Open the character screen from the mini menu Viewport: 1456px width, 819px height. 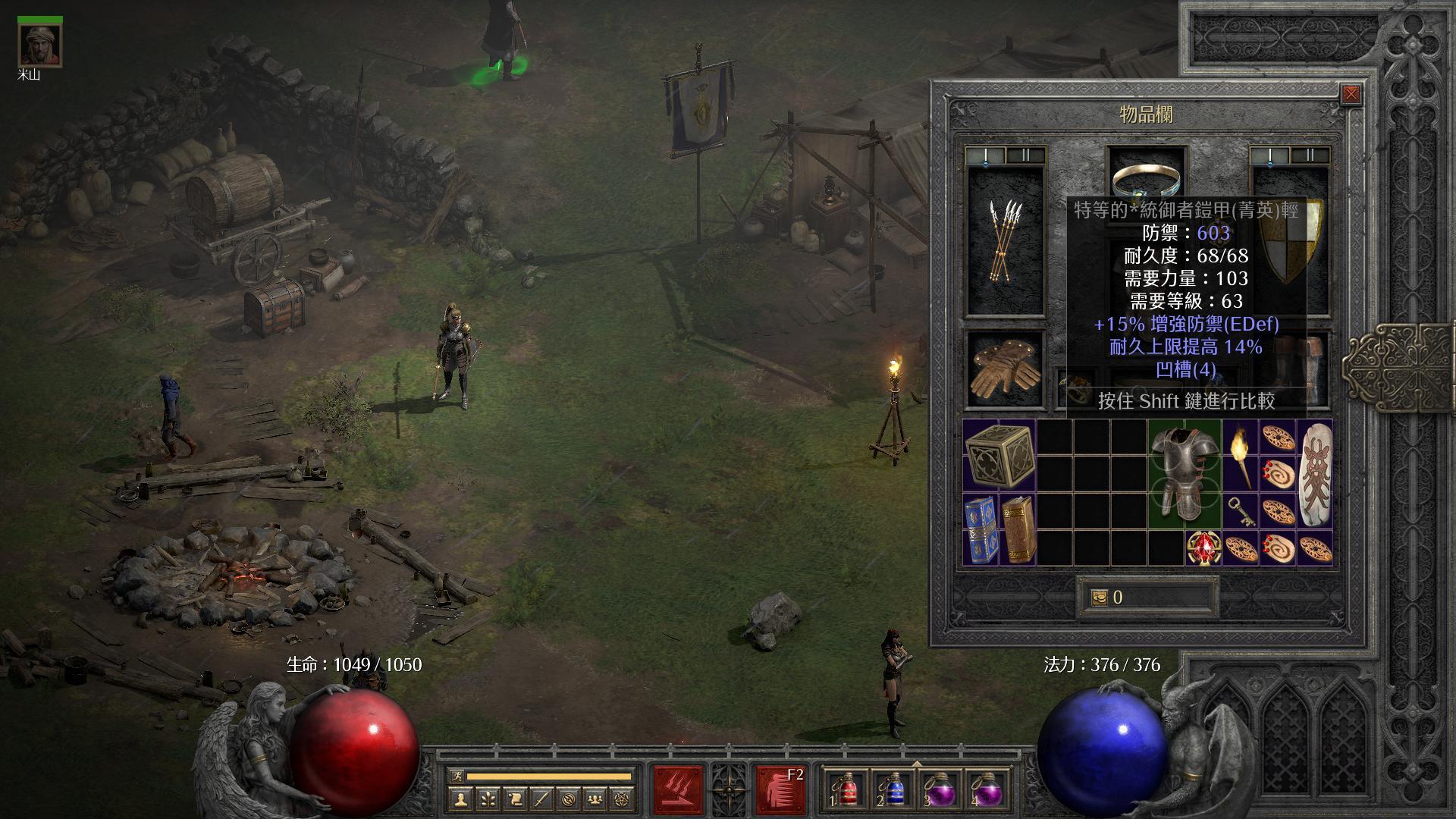tap(461, 799)
